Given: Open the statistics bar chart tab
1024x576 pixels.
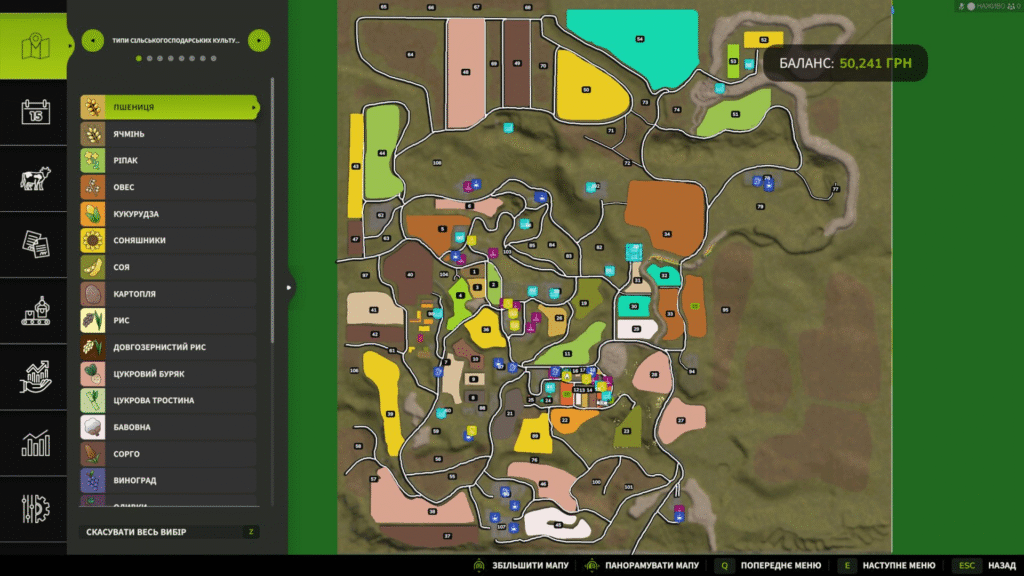Looking at the screenshot, I should [36, 443].
